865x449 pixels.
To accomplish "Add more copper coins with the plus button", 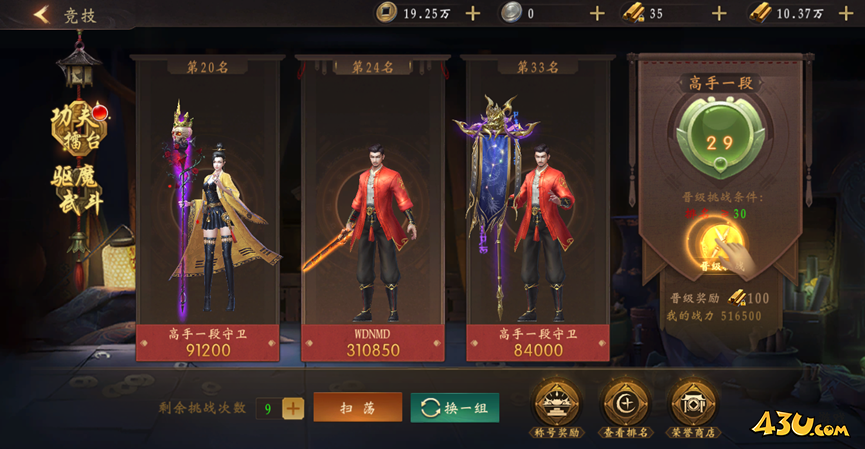I will click(473, 13).
